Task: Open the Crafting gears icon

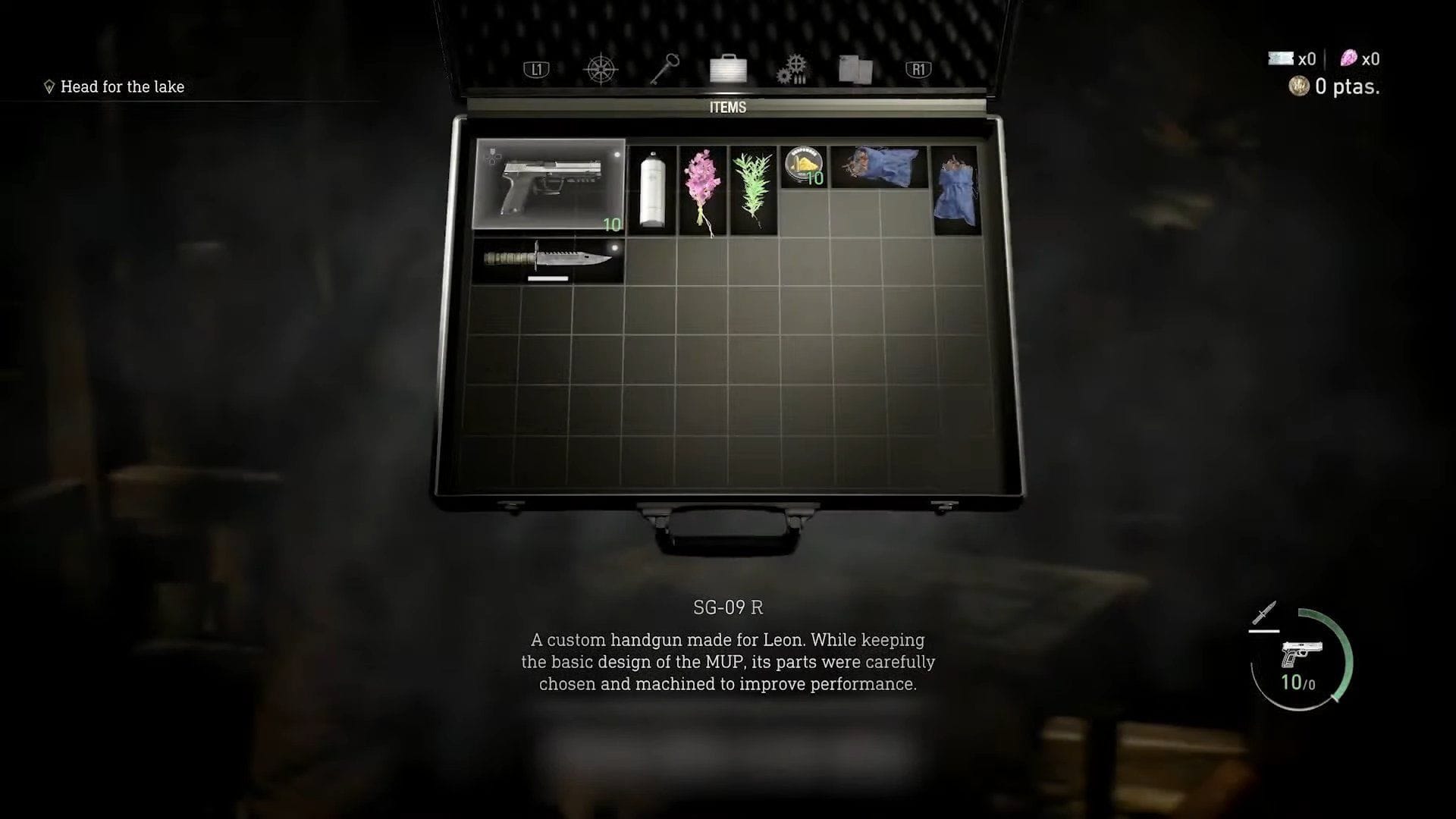Action: [x=792, y=68]
